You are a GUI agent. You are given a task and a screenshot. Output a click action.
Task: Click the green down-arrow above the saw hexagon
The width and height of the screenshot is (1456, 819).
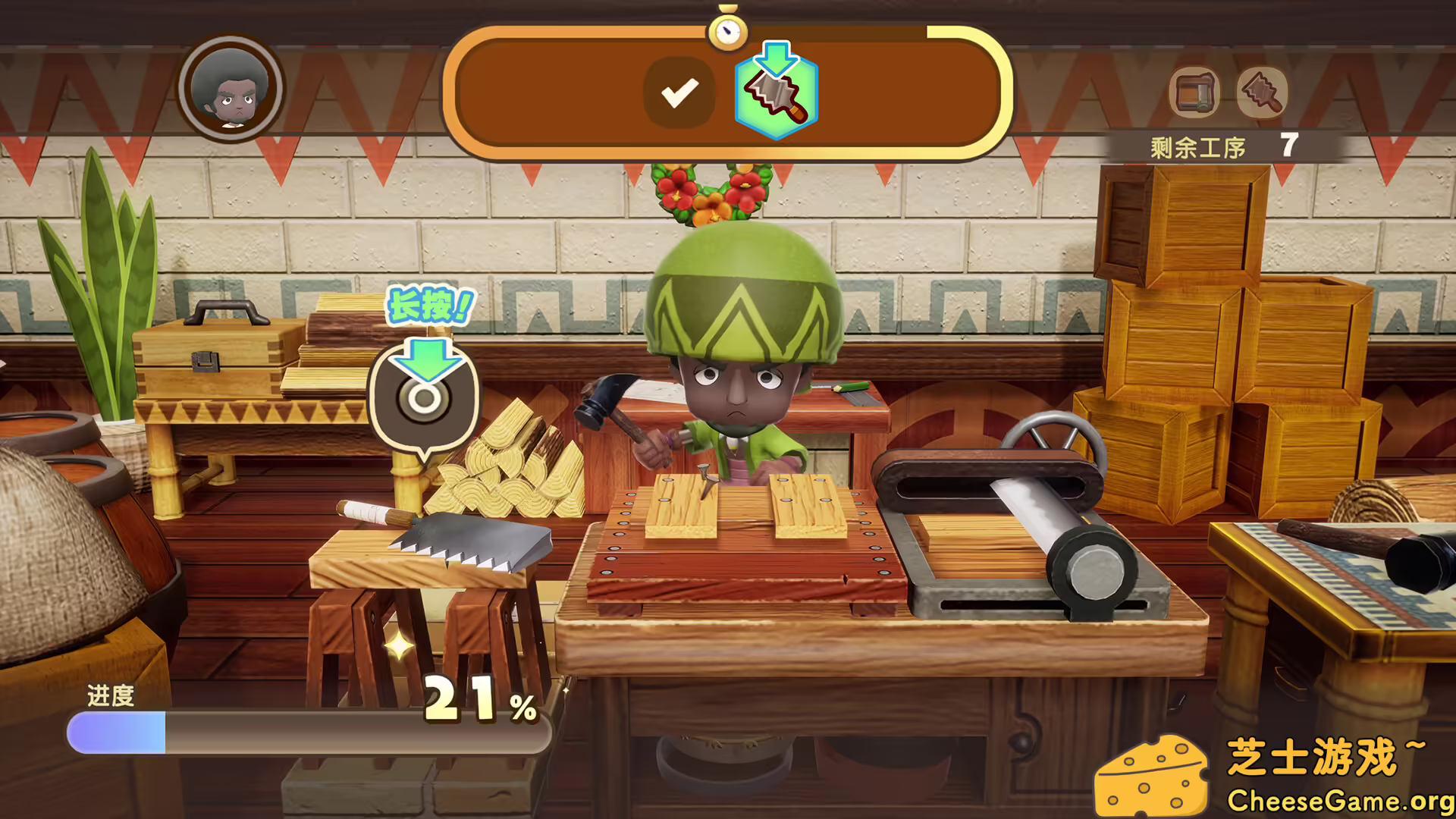tap(775, 58)
